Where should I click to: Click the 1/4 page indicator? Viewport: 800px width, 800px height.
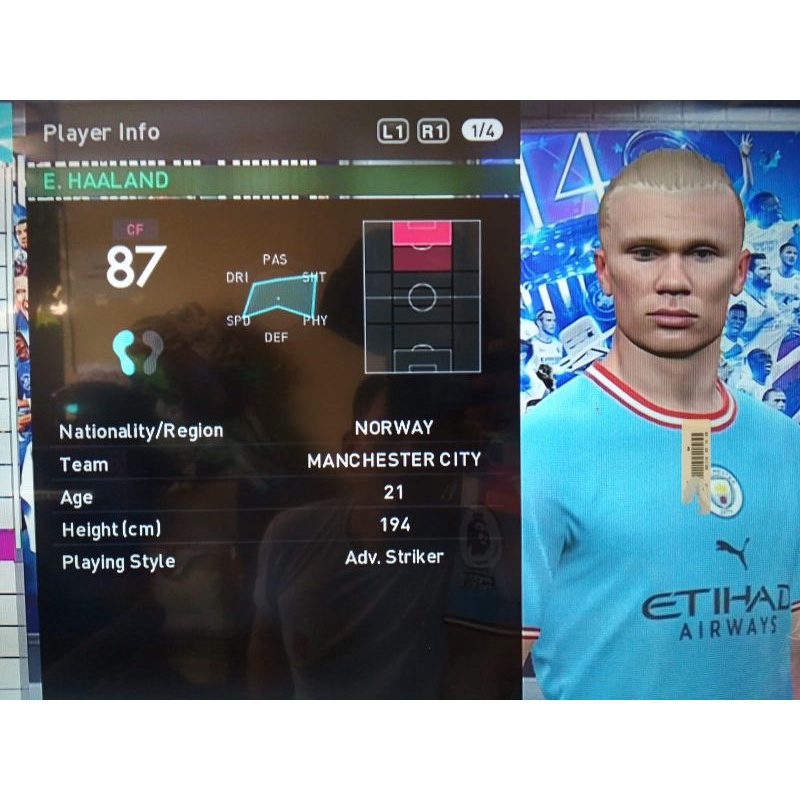click(x=481, y=131)
